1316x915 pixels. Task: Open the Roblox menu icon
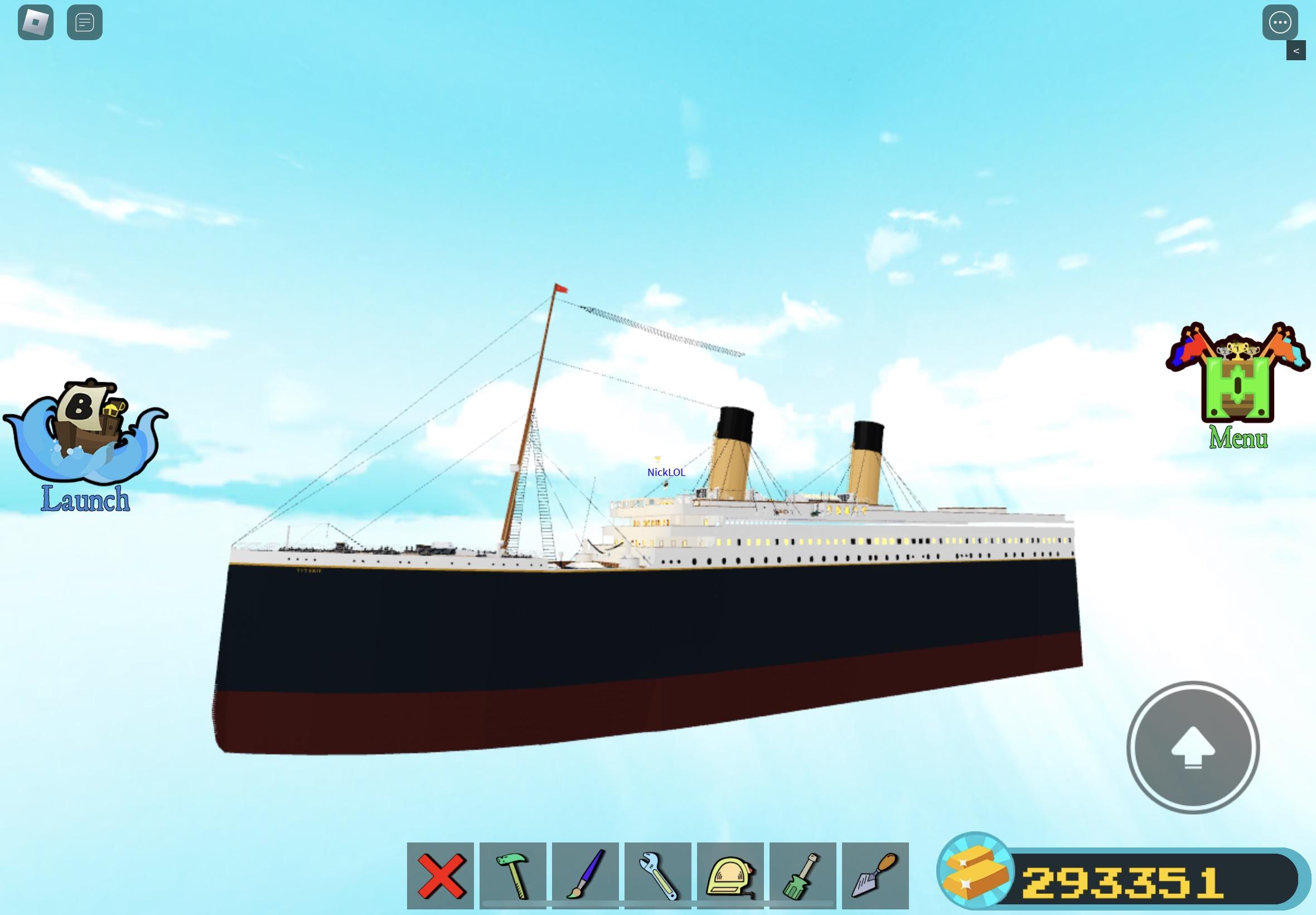pos(35,23)
